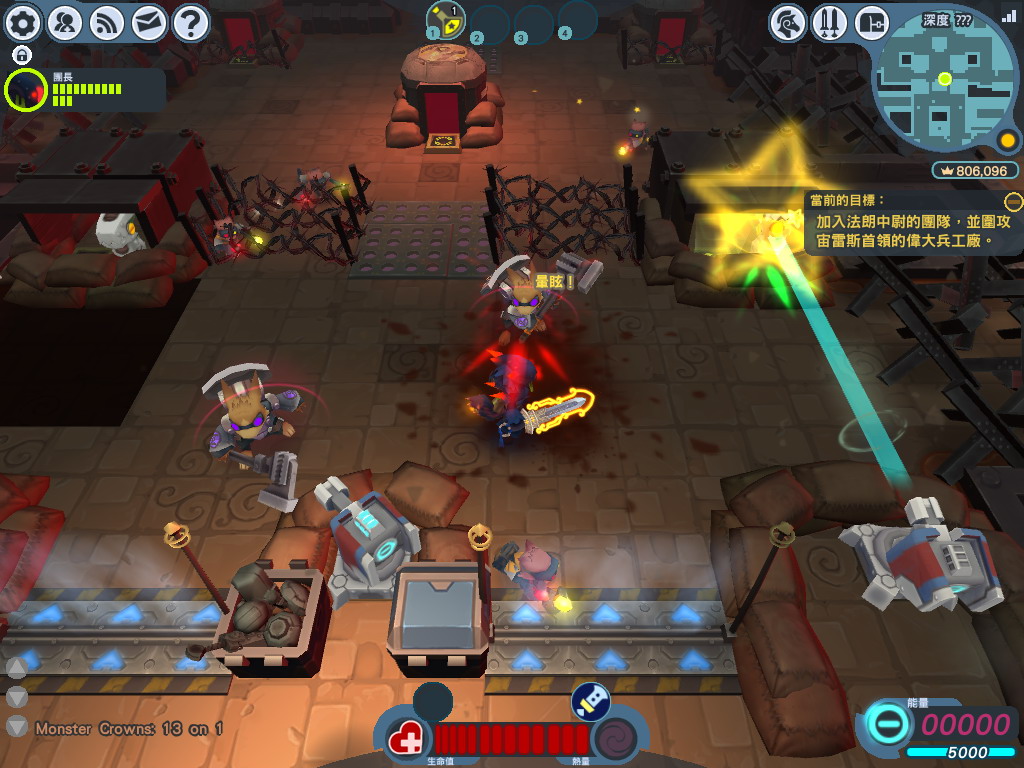Viewport: 1024px width, 768px height.
Task: Open the activity feed icon
Action: [x=107, y=21]
